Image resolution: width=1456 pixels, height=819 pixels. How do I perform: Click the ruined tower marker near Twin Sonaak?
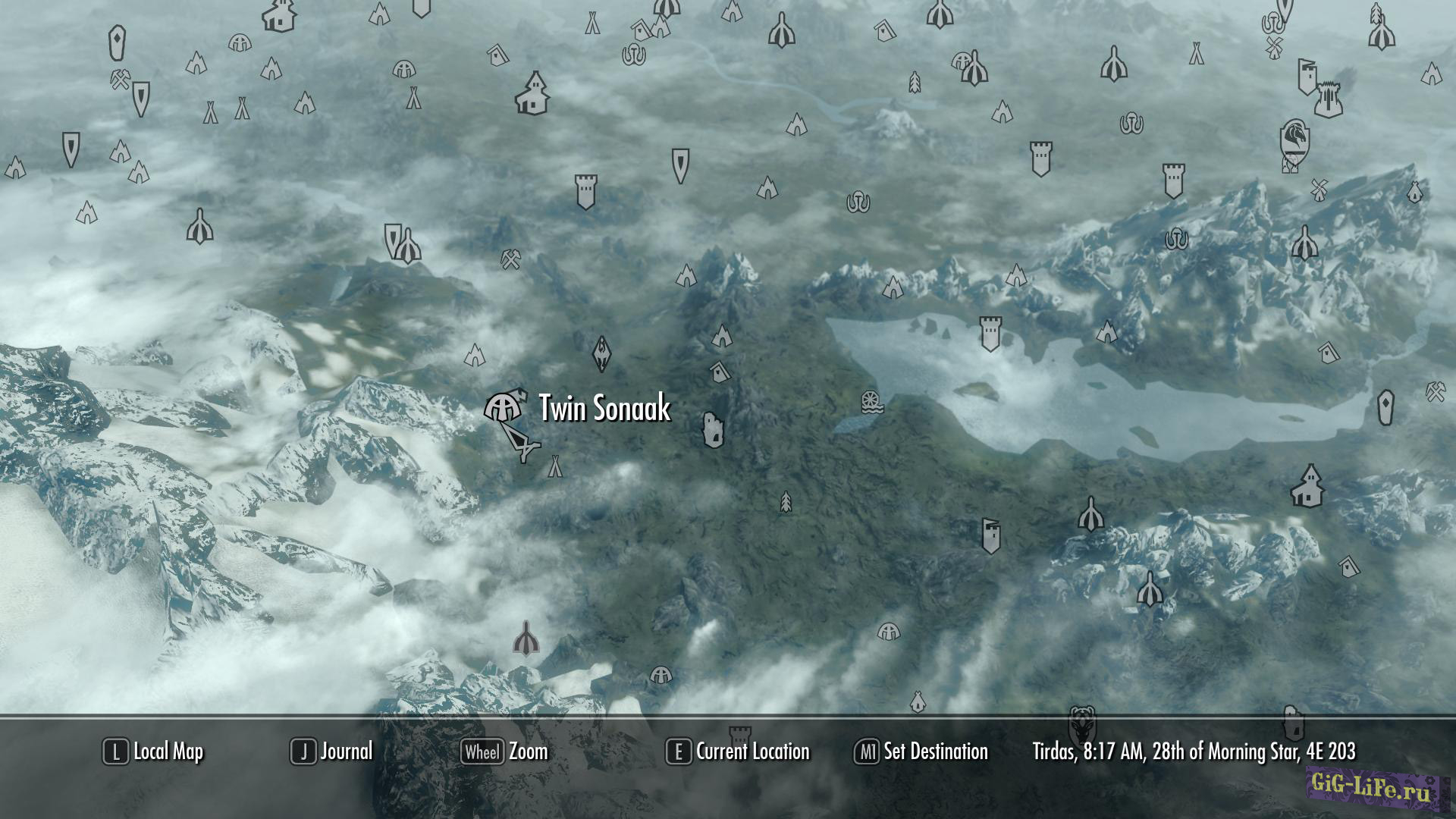[713, 430]
